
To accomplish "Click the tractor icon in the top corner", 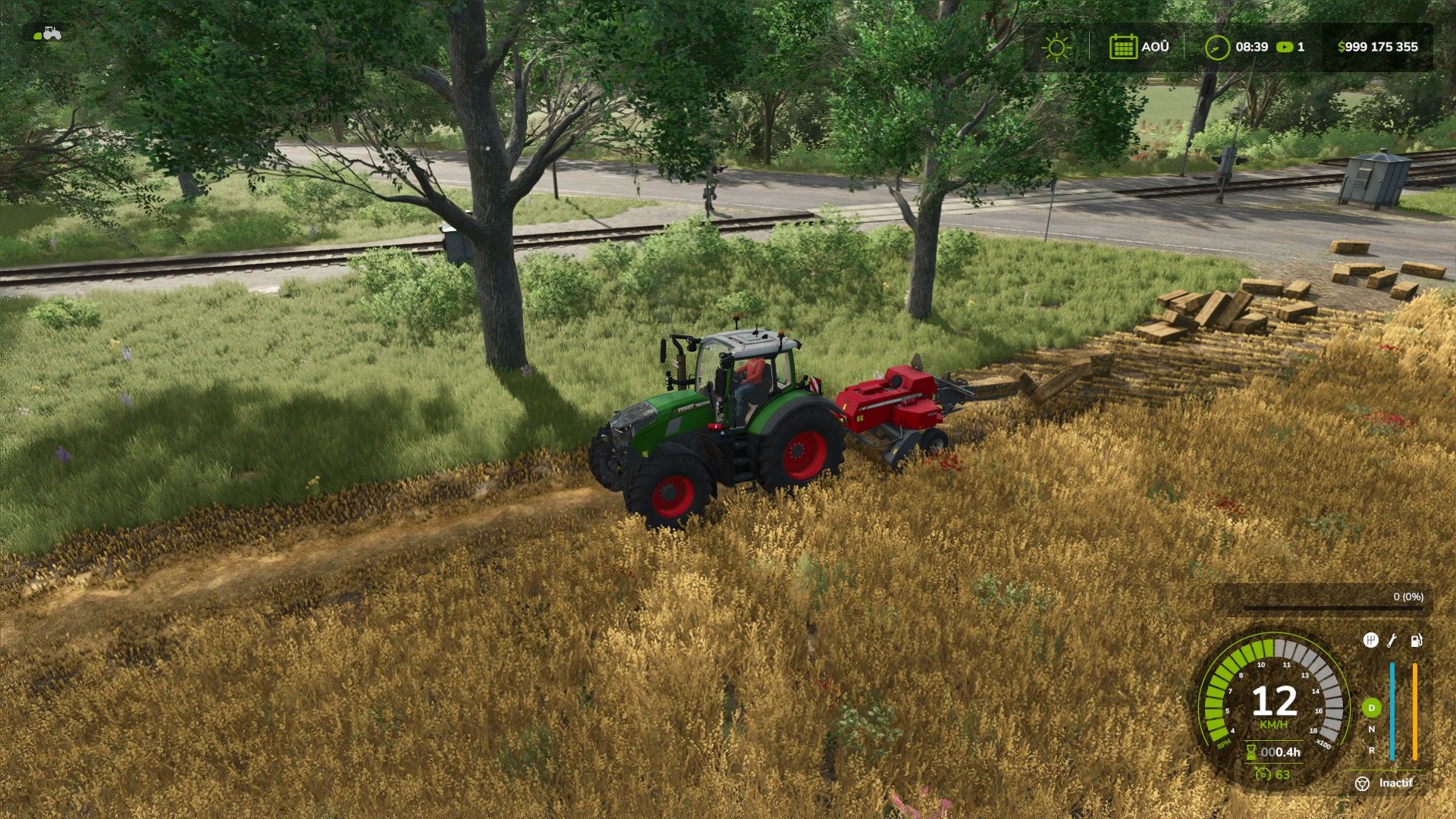I will (x=49, y=33).
